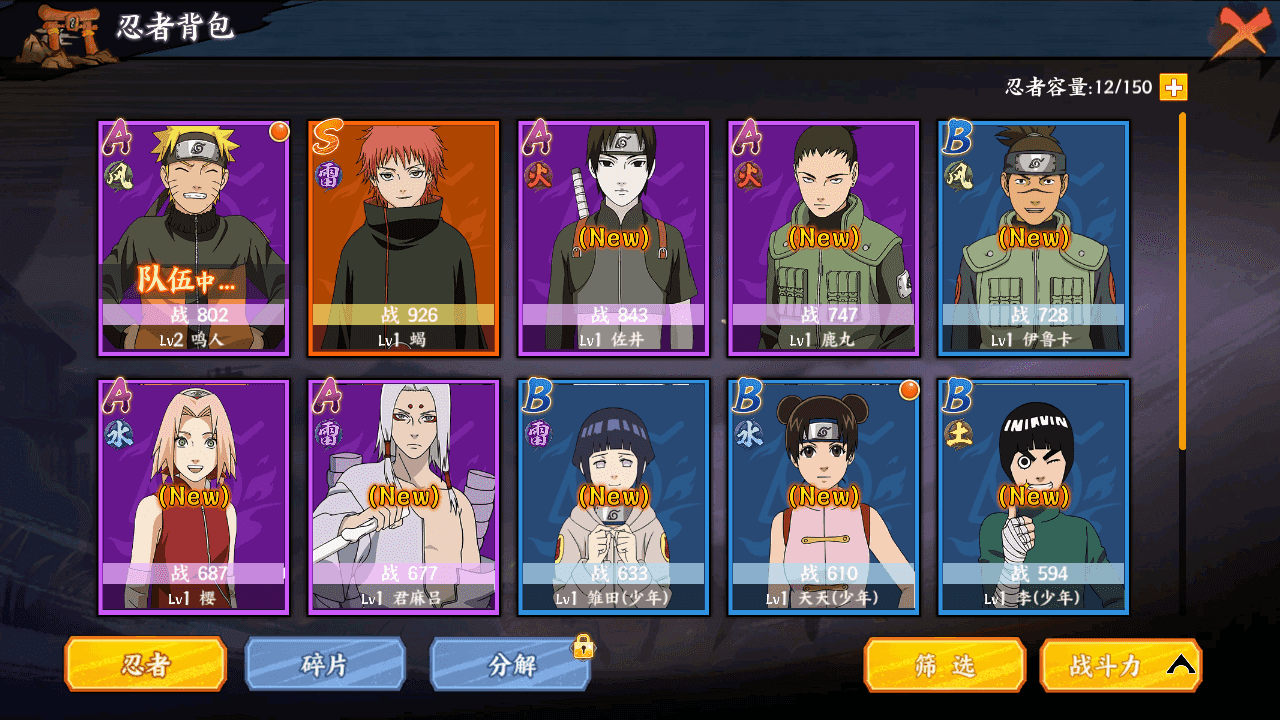The width and height of the screenshot is (1280, 720).
Task: Click the orange scrollbar of the ninja list
Action: click(1183, 280)
